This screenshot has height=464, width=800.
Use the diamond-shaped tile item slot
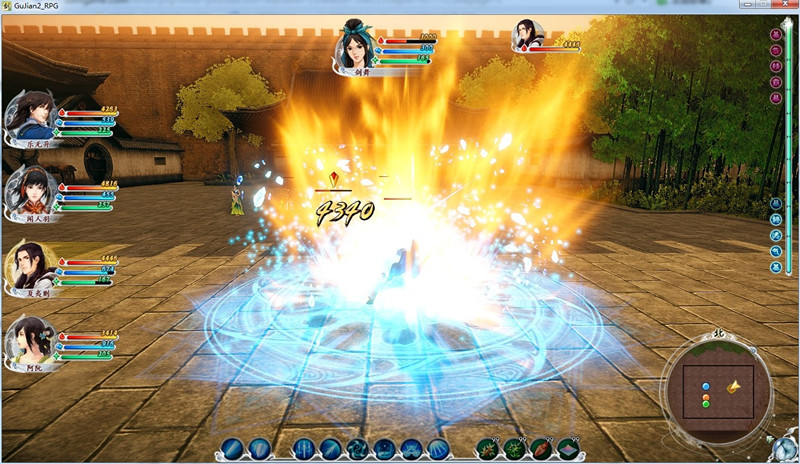[569, 448]
